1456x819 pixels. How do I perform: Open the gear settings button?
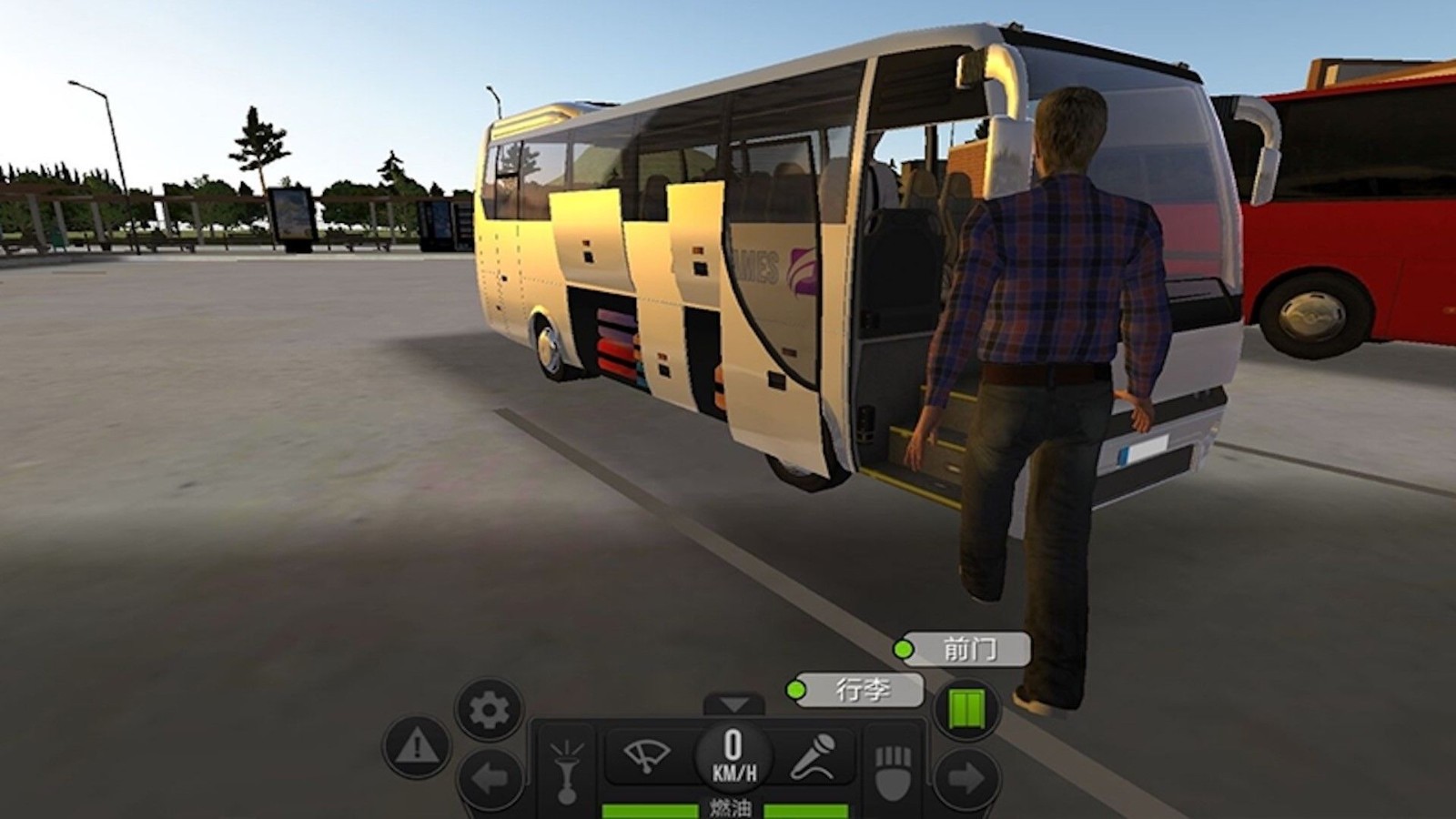[489, 708]
